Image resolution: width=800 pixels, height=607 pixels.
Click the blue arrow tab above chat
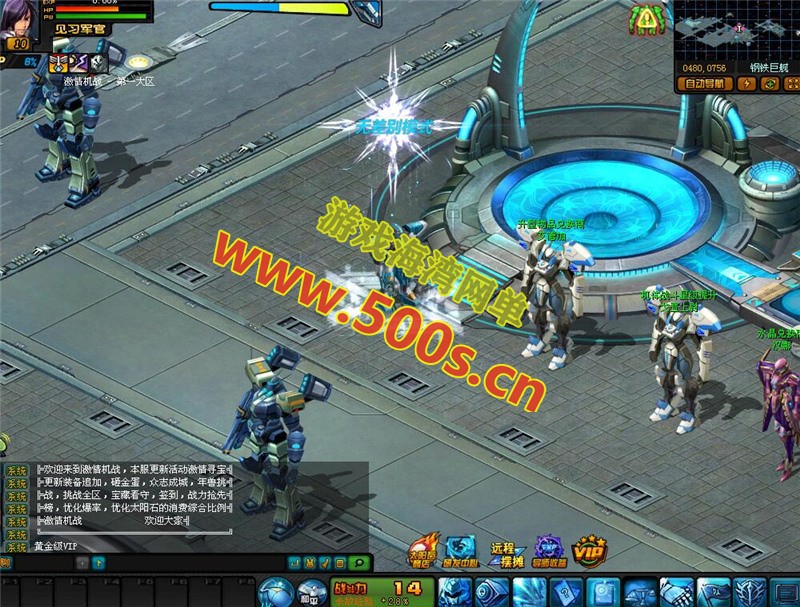tap(98, 563)
